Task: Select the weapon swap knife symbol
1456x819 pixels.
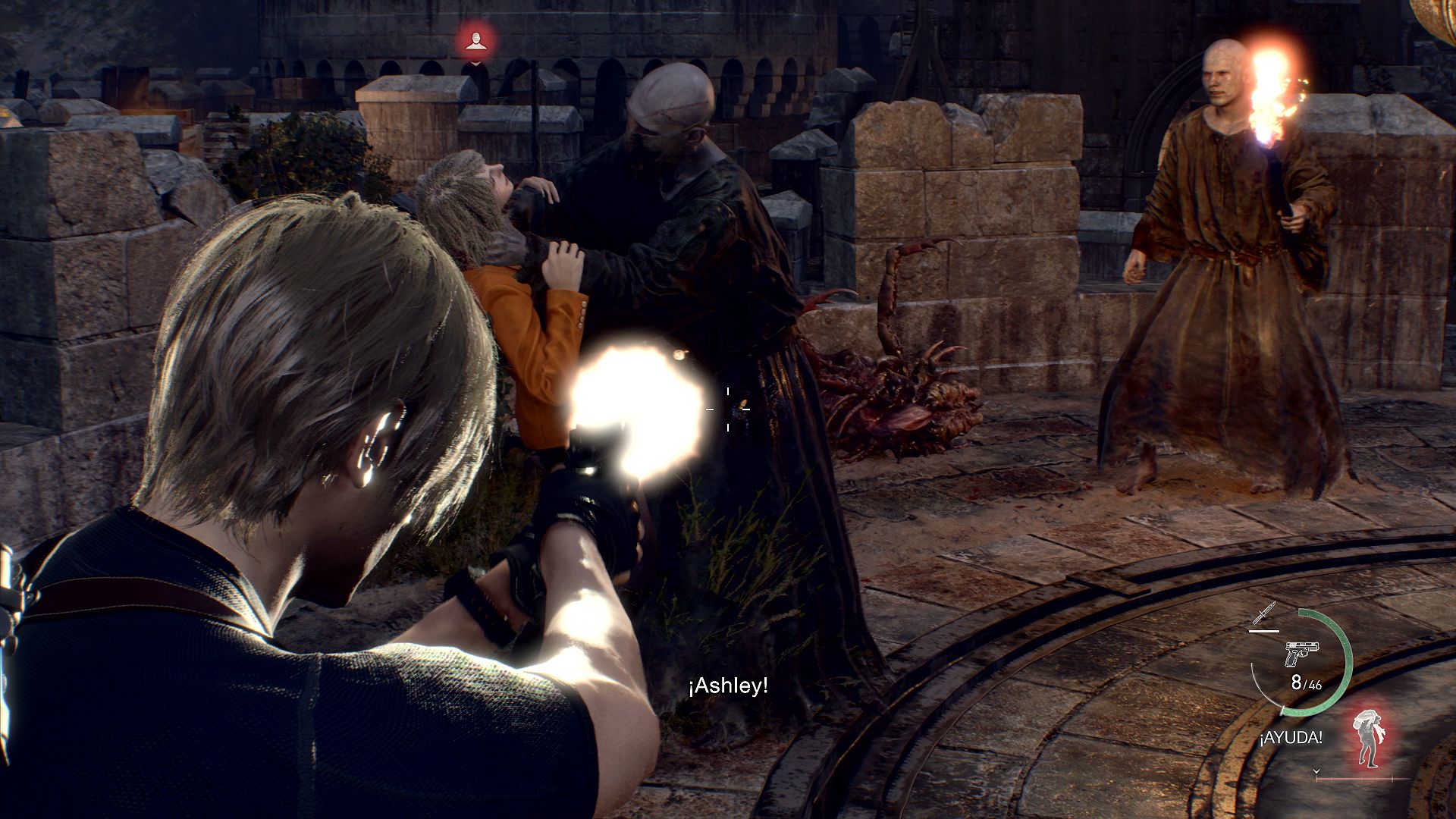Action: 1262,614
